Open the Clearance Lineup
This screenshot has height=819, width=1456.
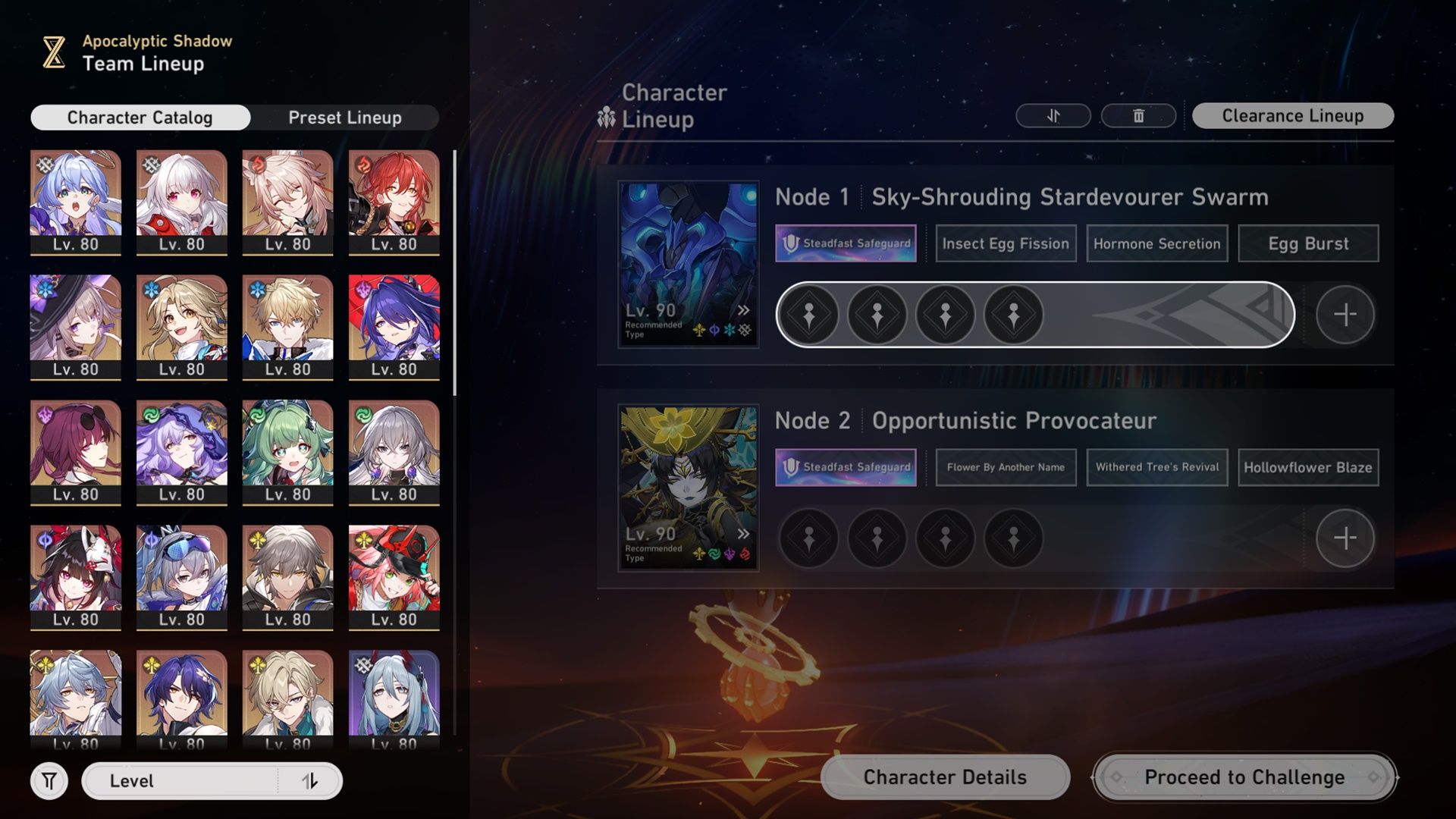coord(1292,116)
